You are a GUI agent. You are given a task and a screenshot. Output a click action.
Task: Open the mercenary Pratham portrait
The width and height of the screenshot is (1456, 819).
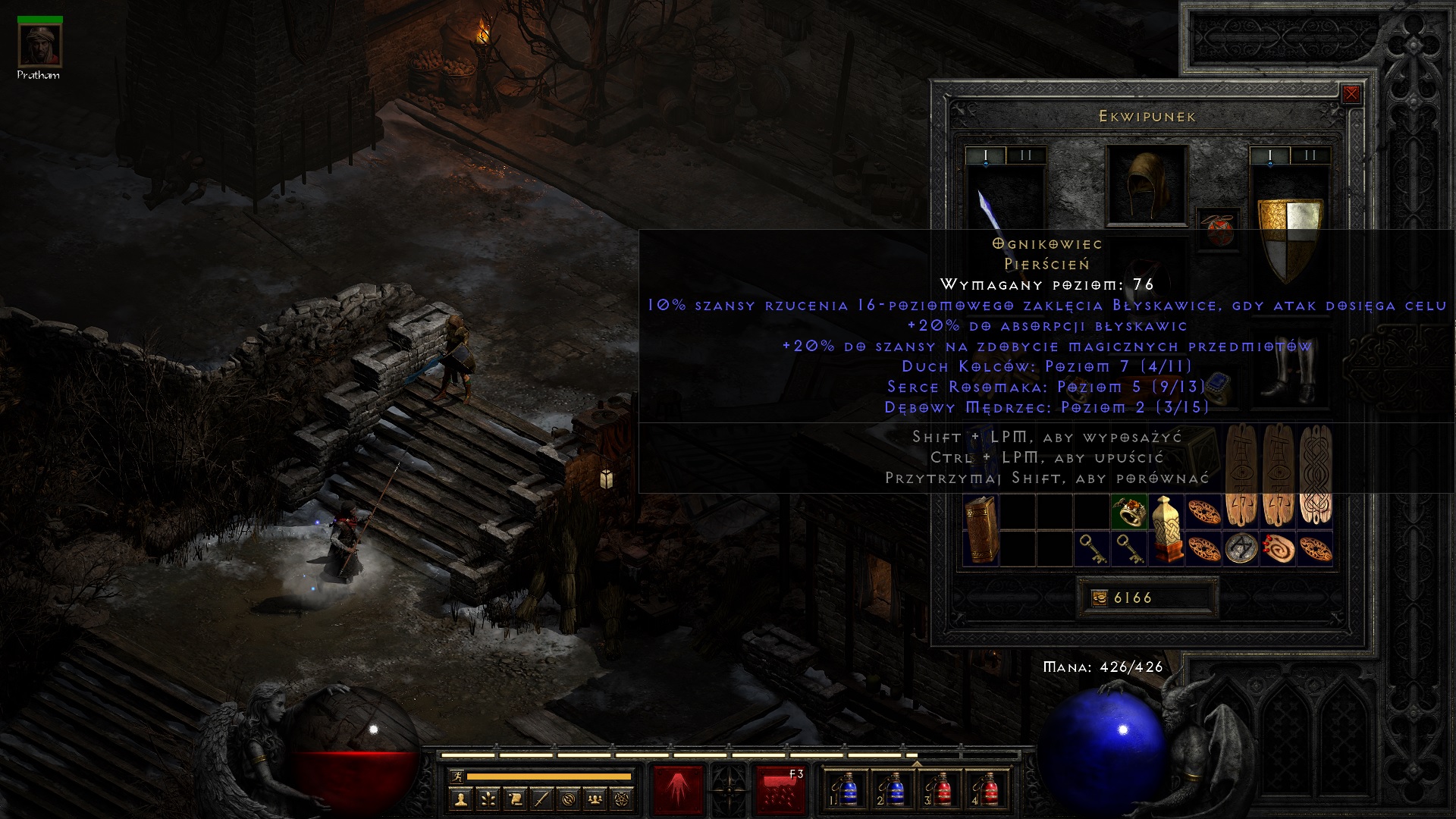click(39, 47)
